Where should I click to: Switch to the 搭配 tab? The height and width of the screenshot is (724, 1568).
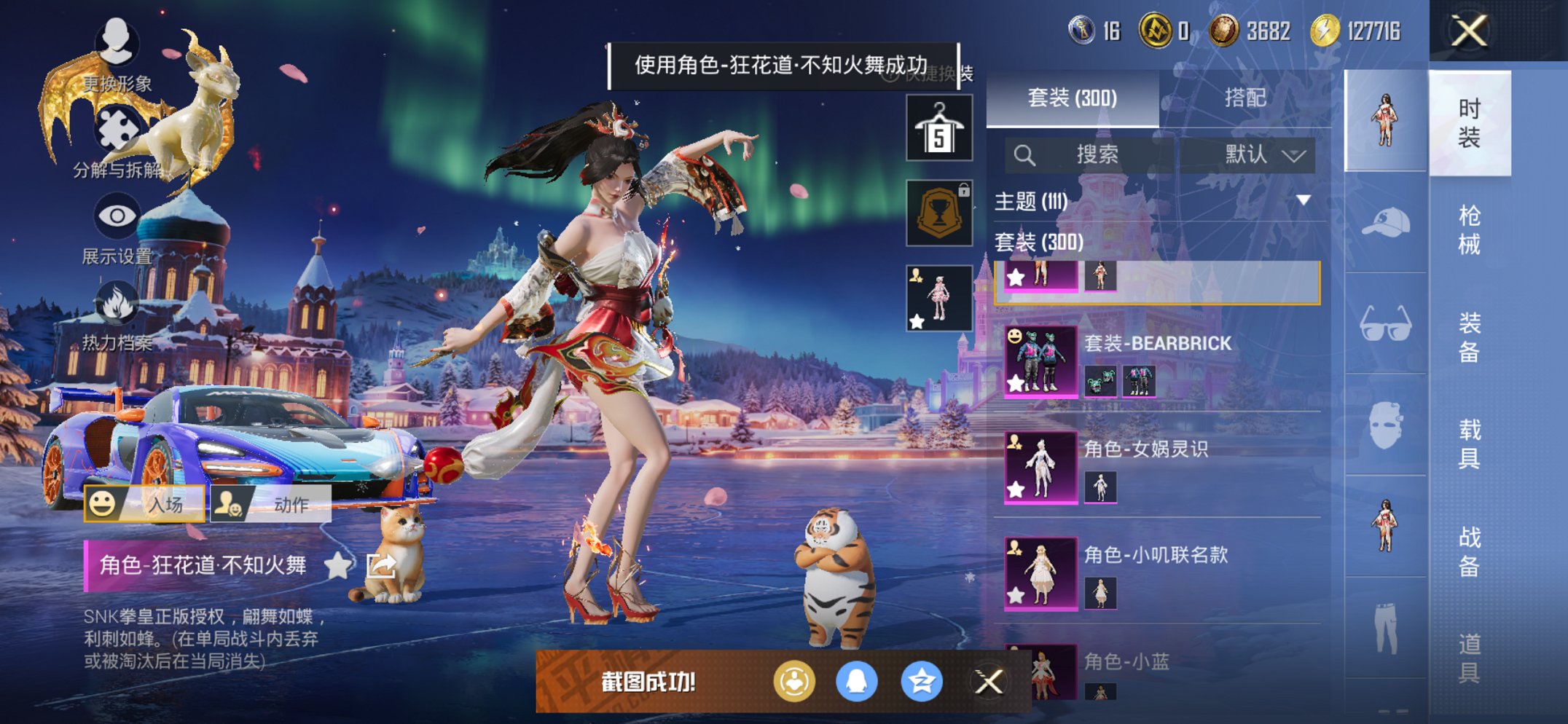(1244, 98)
